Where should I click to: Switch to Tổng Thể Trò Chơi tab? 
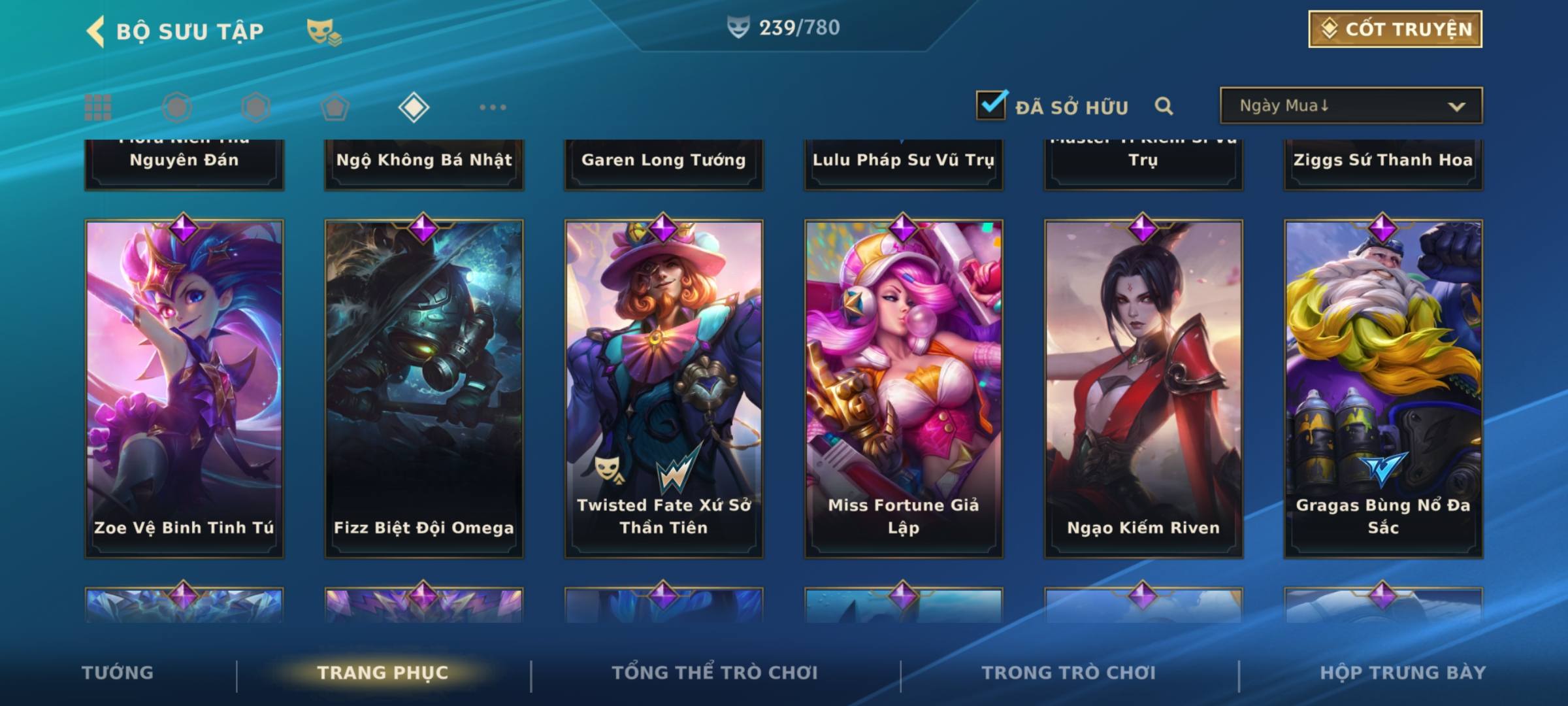pyautogui.click(x=715, y=673)
